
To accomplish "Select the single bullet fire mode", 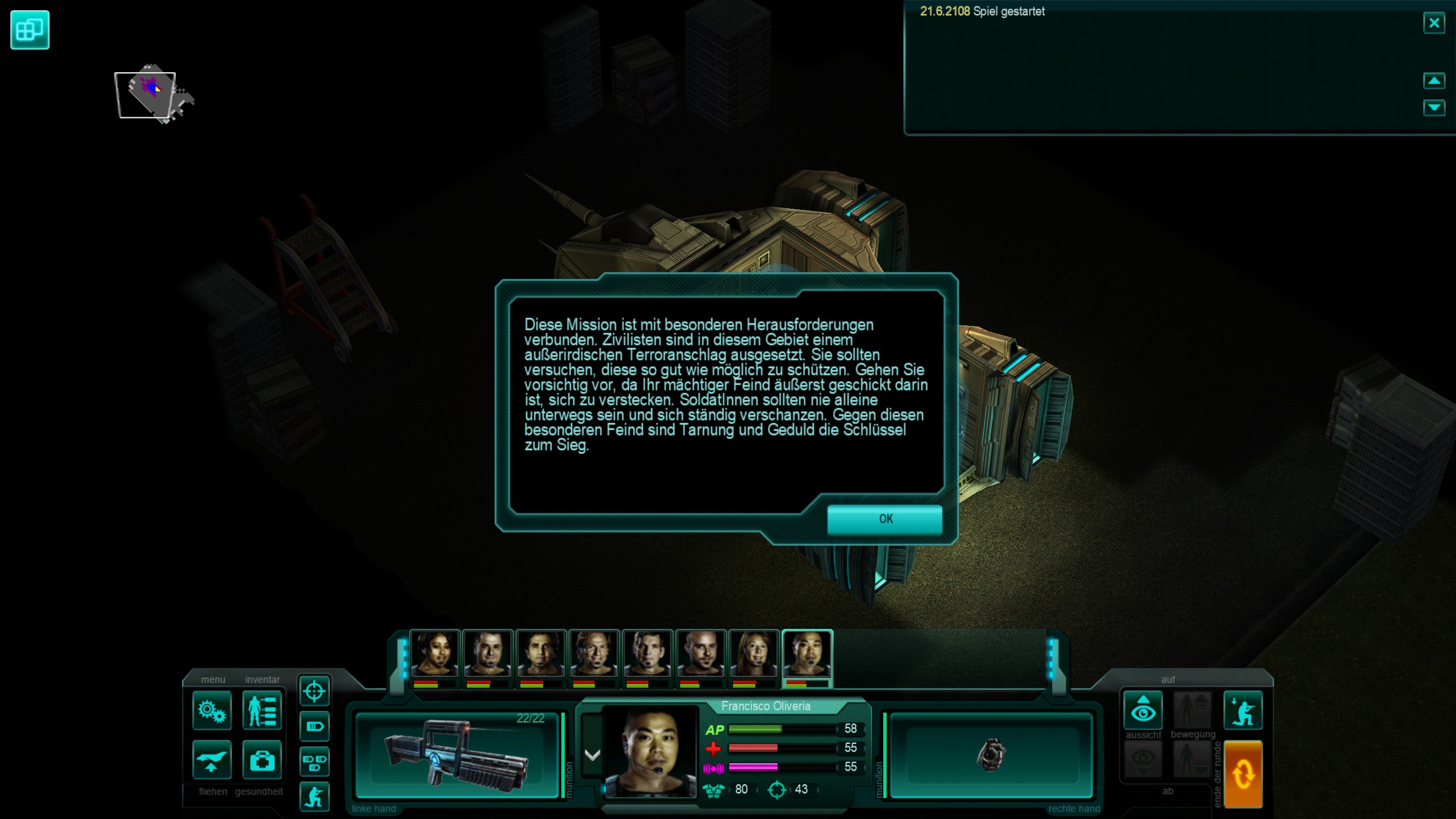I will coord(314,726).
